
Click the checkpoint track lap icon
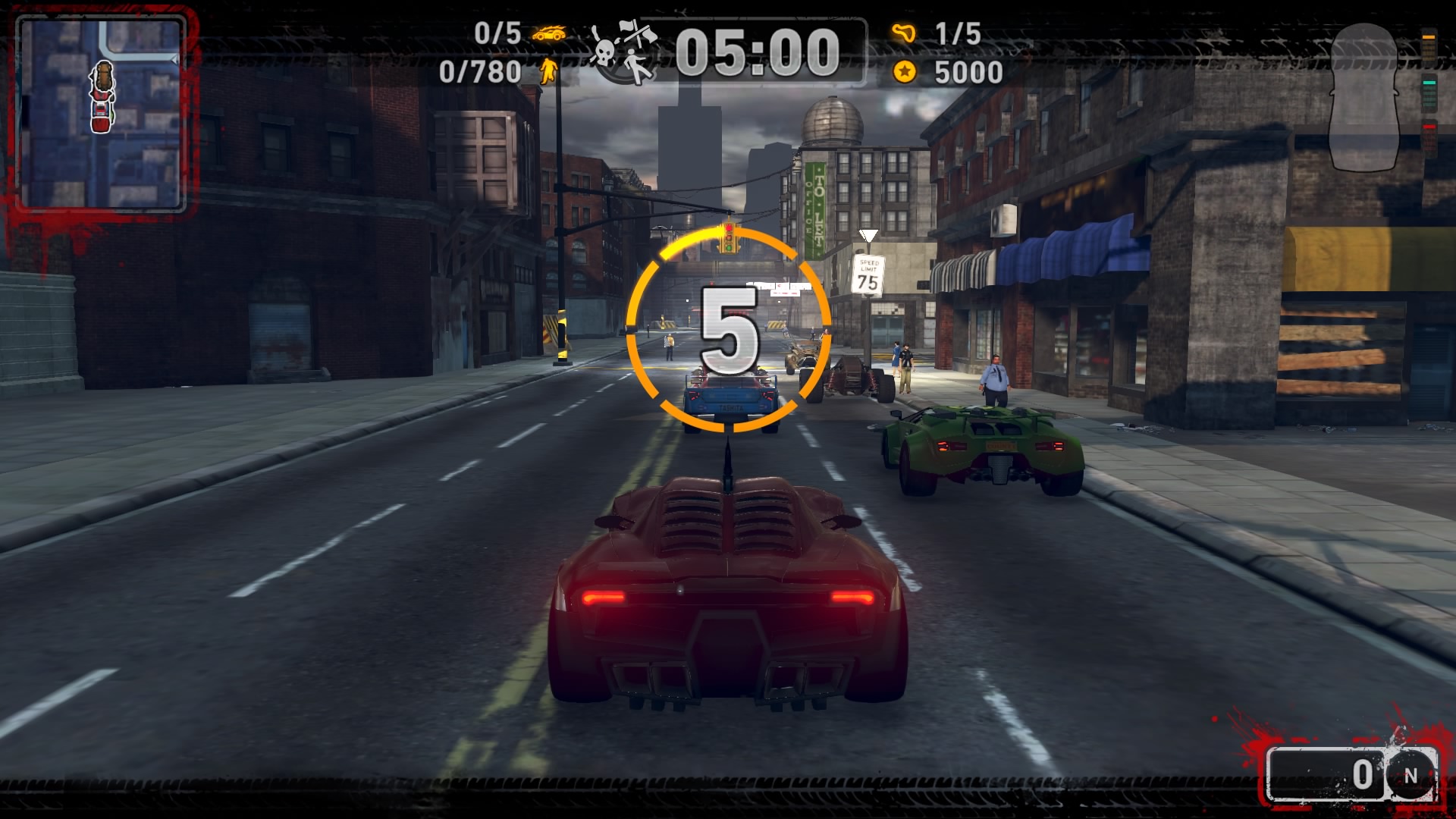click(903, 33)
